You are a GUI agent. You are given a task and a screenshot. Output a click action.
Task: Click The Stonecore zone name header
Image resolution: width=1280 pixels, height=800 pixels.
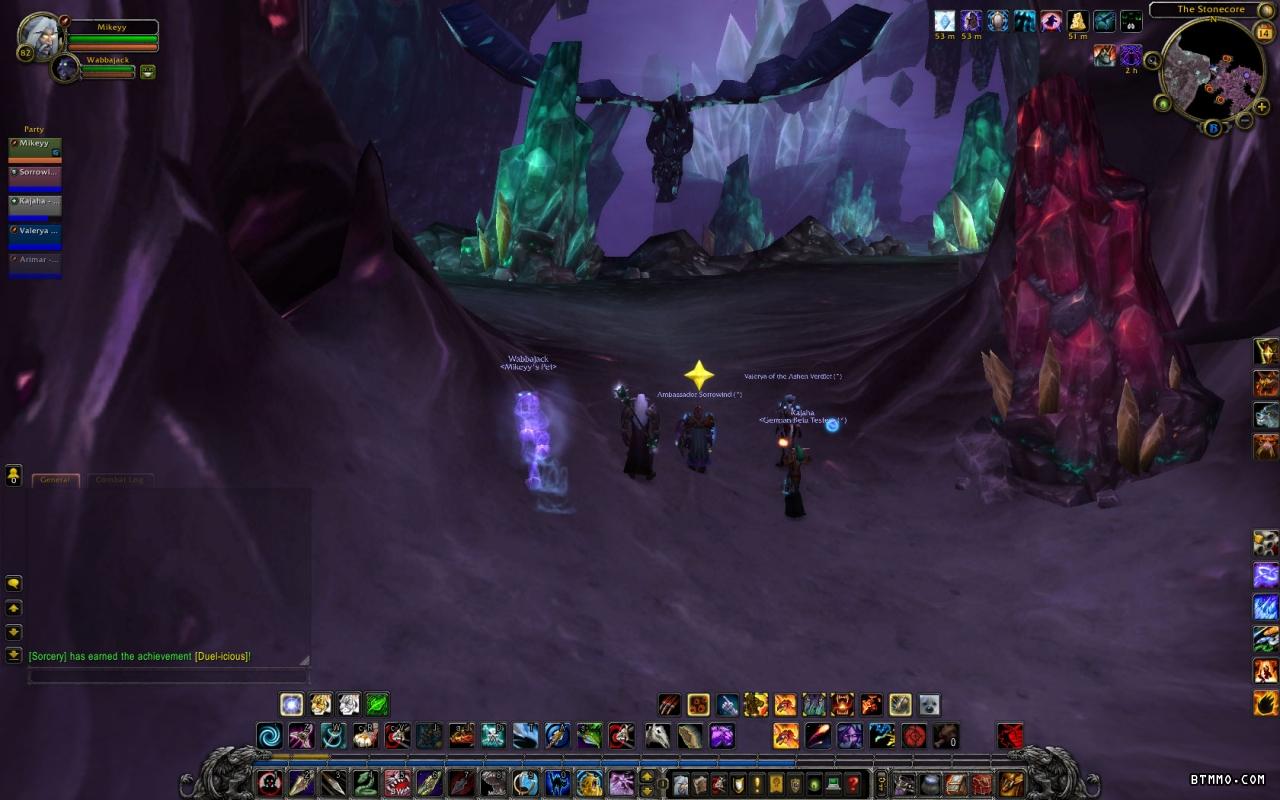[1211, 10]
